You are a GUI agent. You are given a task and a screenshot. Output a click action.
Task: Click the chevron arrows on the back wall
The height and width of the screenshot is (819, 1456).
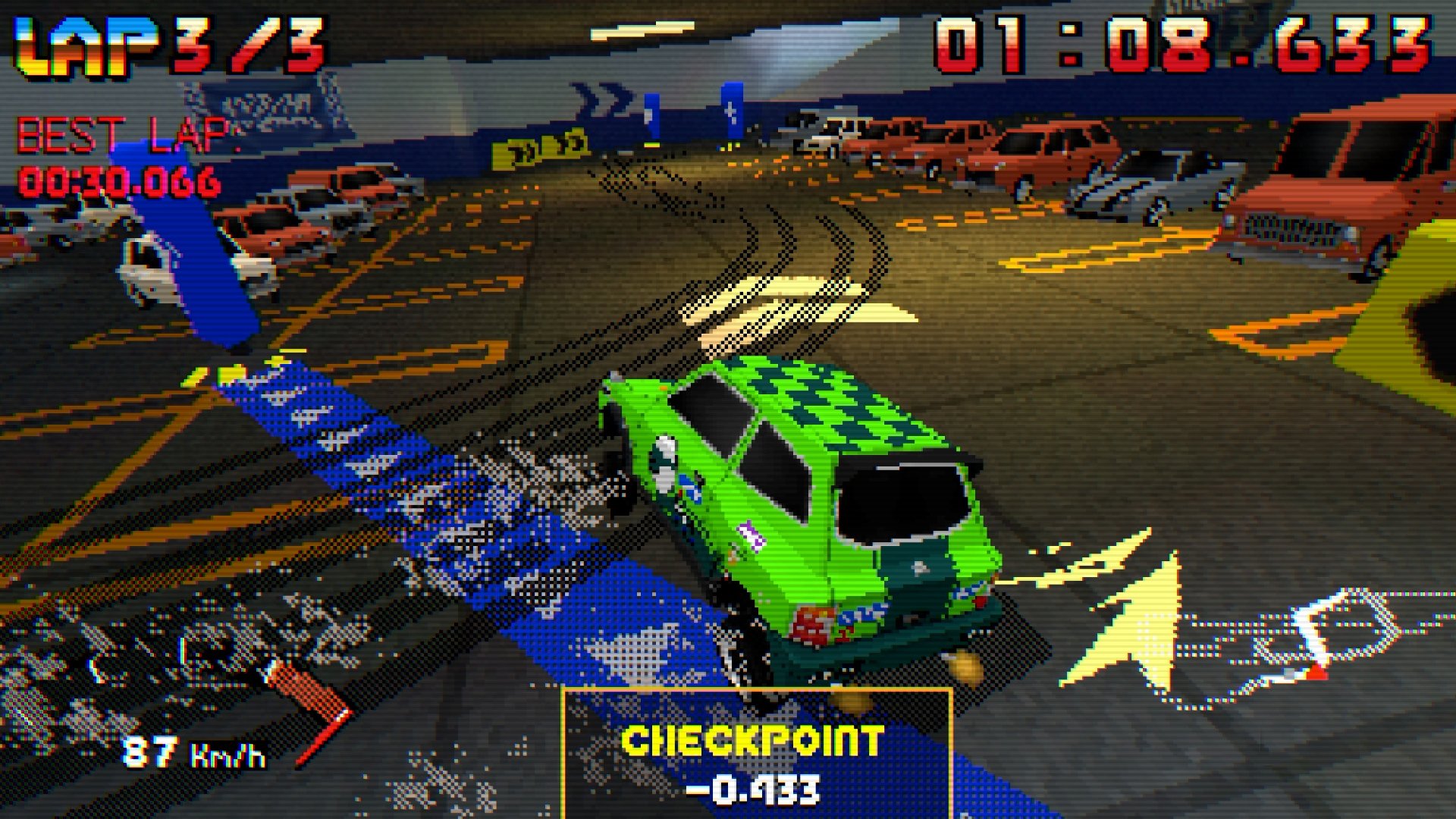[x=599, y=97]
